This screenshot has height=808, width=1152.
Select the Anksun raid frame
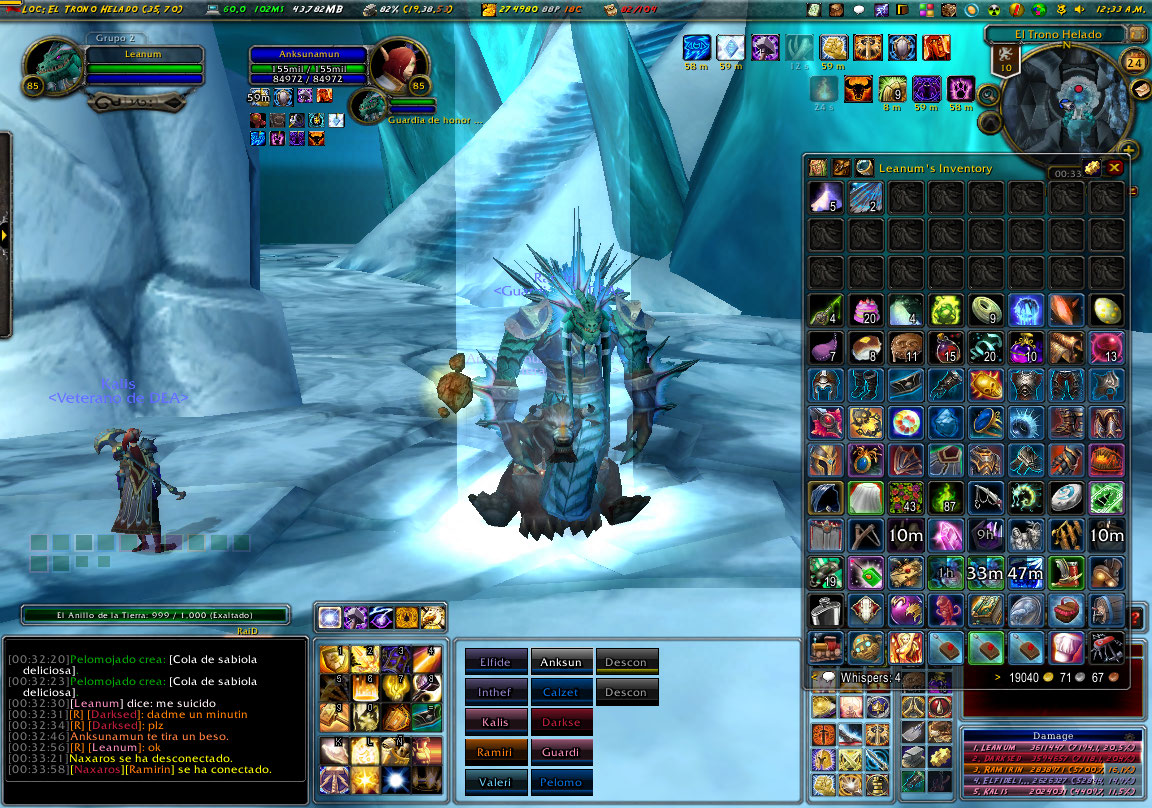point(560,662)
